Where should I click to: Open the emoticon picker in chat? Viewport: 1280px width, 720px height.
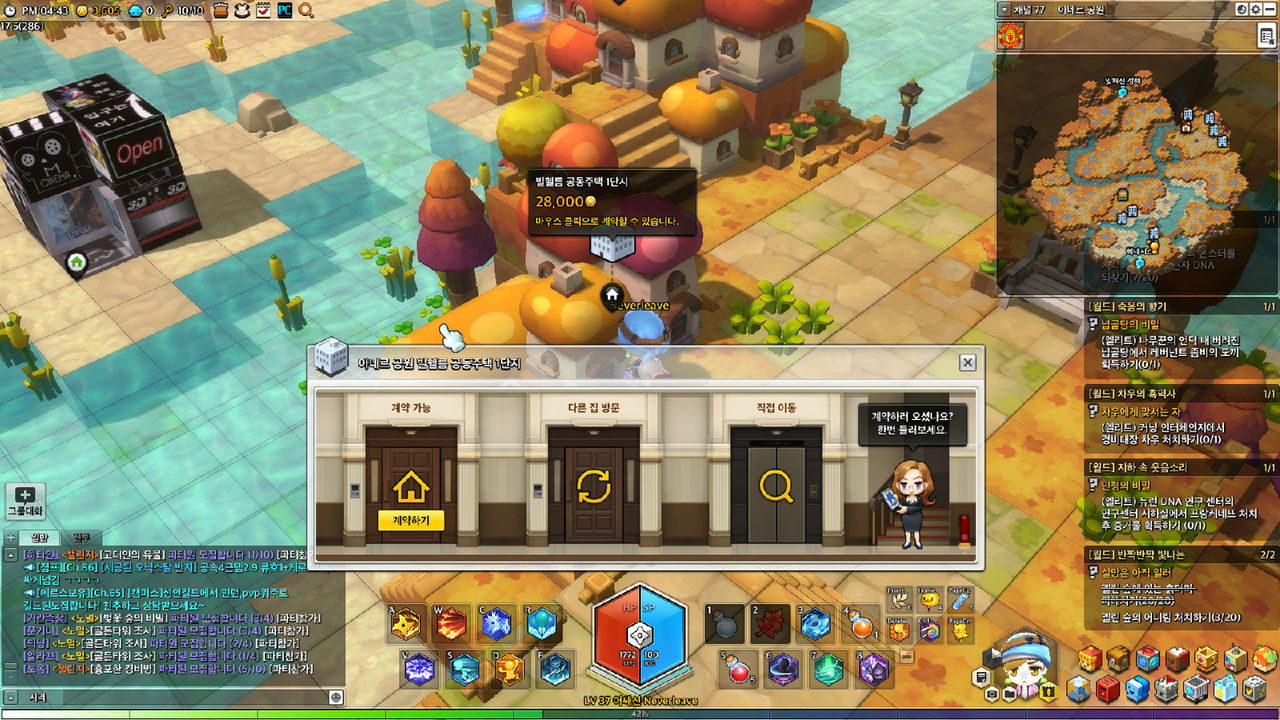[336, 697]
